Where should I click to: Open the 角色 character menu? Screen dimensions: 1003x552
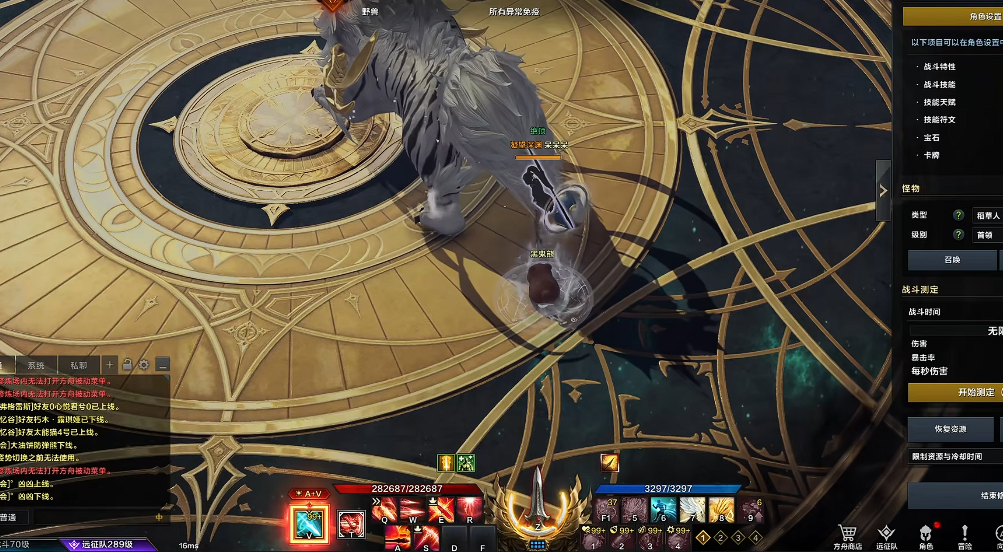coord(925,537)
